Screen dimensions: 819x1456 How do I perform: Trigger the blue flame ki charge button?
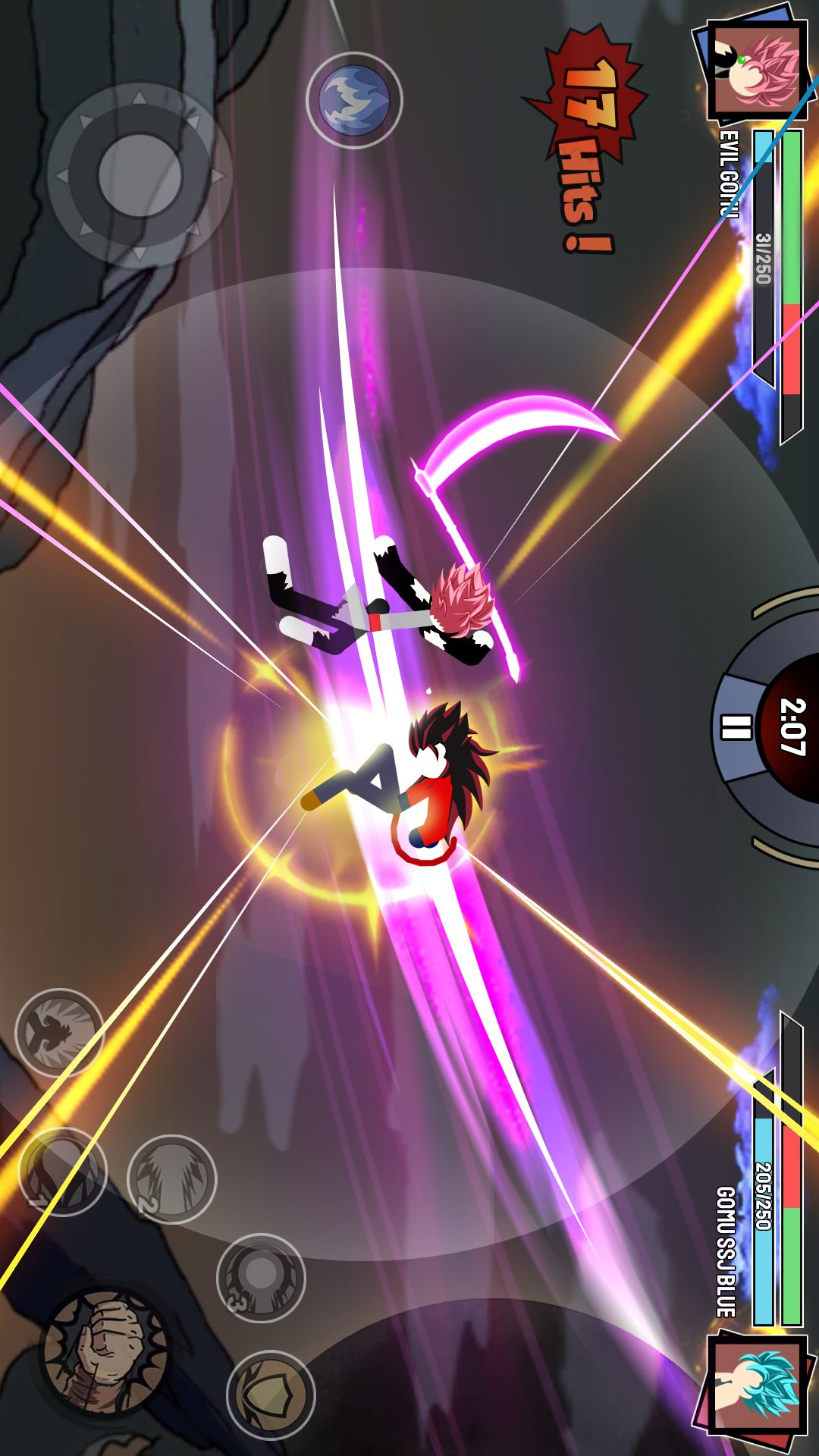[x=354, y=99]
